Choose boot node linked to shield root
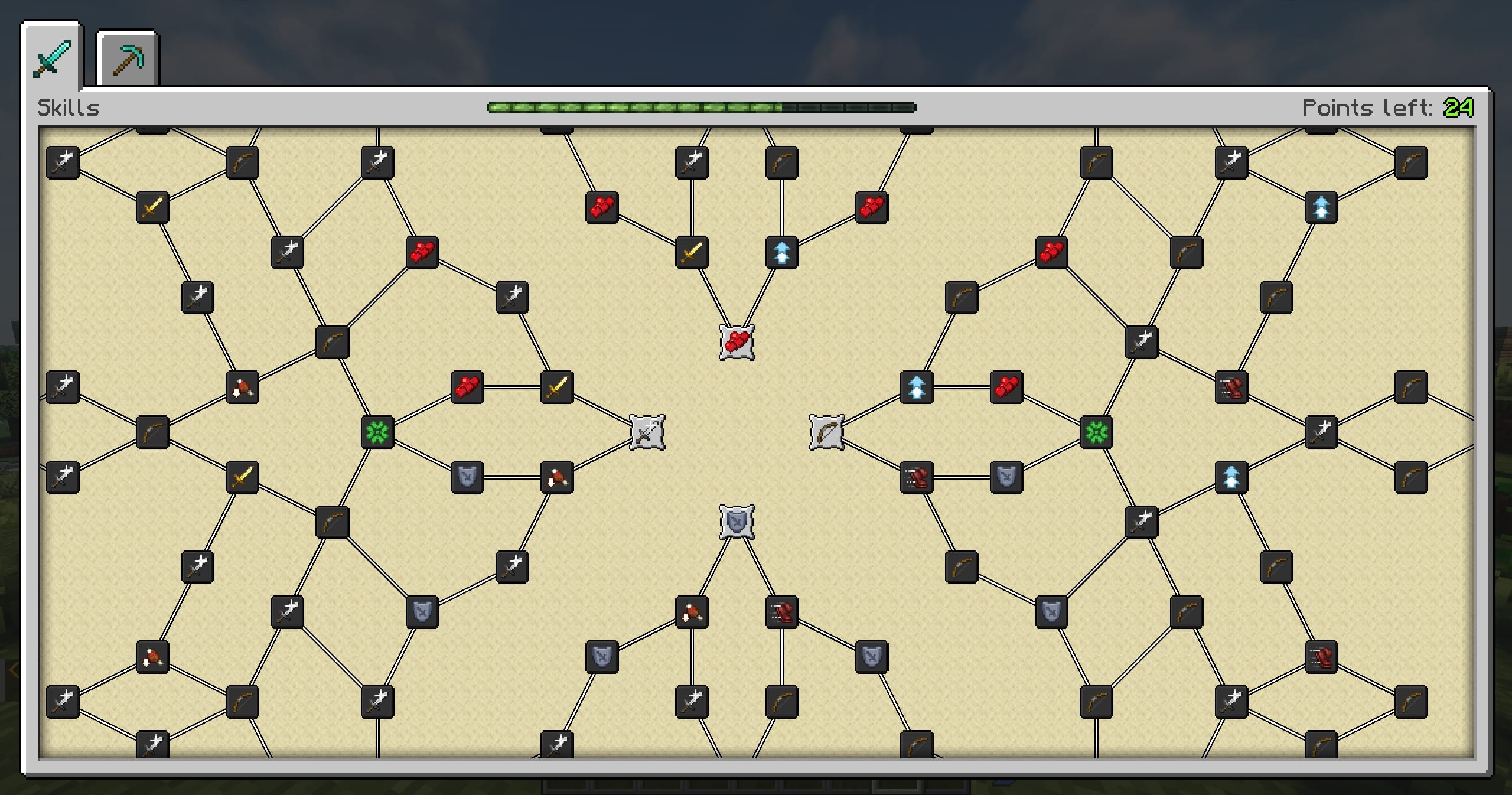This screenshot has height=795, width=1512. click(781, 612)
